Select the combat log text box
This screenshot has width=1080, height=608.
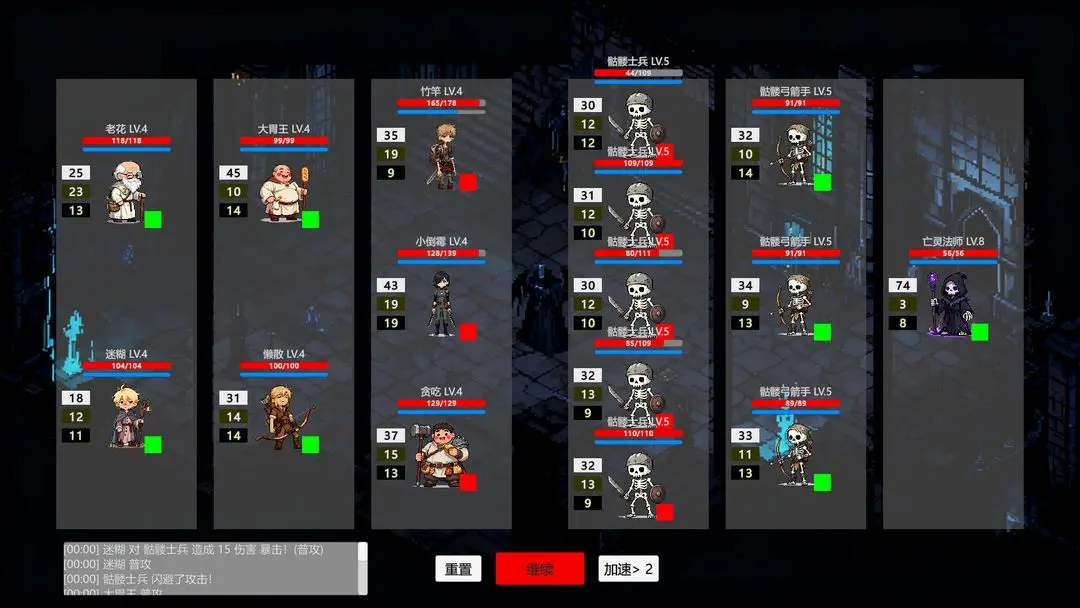pos(210,568)
